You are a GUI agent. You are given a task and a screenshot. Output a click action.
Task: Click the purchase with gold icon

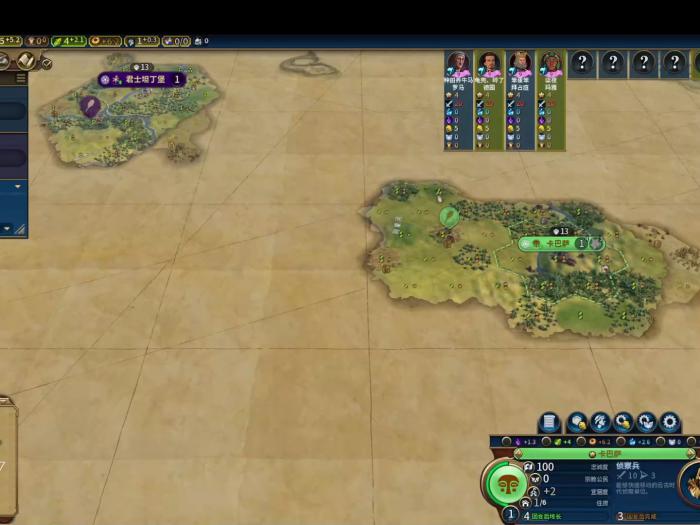tap(623, 422)
